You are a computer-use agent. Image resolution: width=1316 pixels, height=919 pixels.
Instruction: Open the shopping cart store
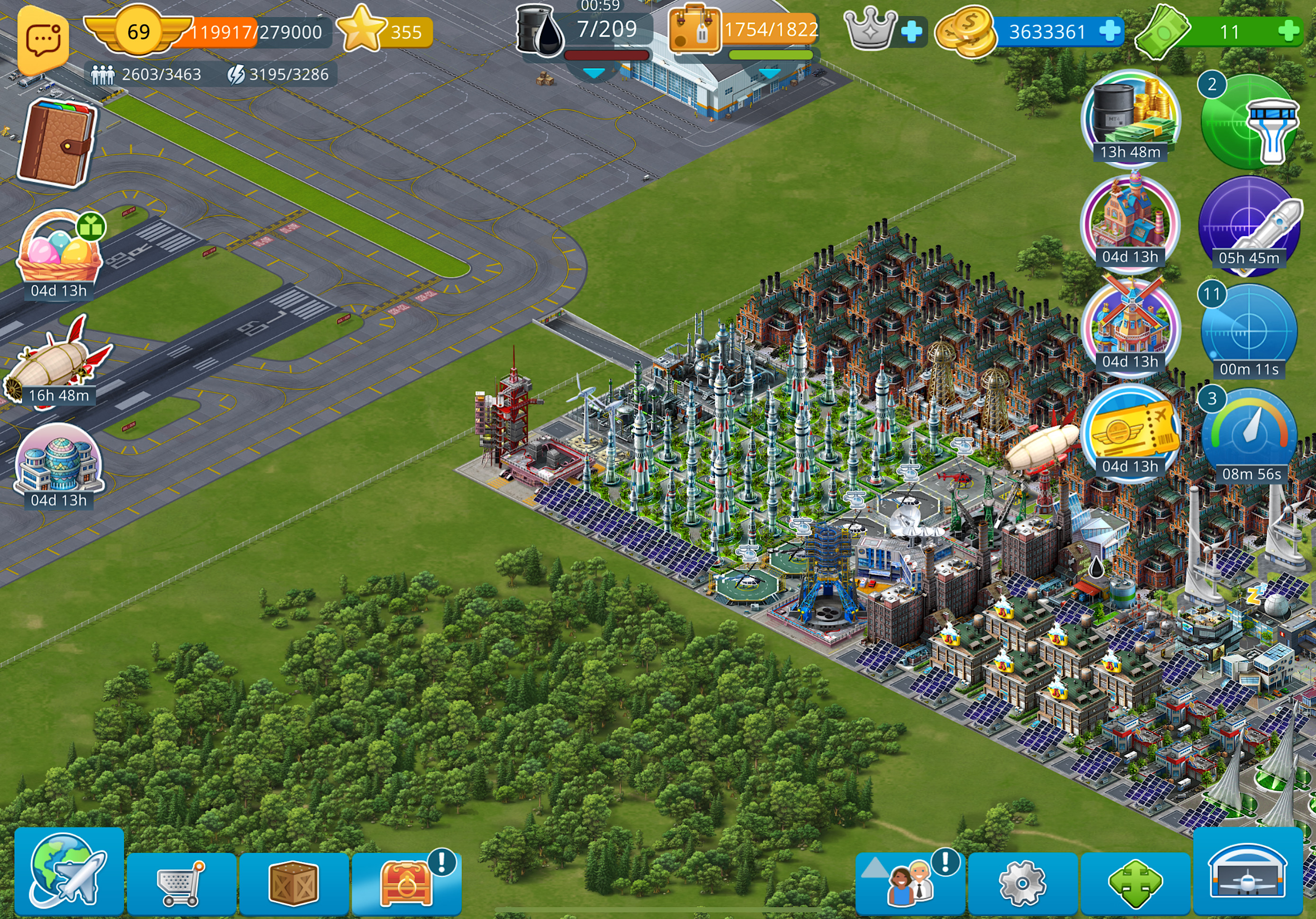point(181,883)
